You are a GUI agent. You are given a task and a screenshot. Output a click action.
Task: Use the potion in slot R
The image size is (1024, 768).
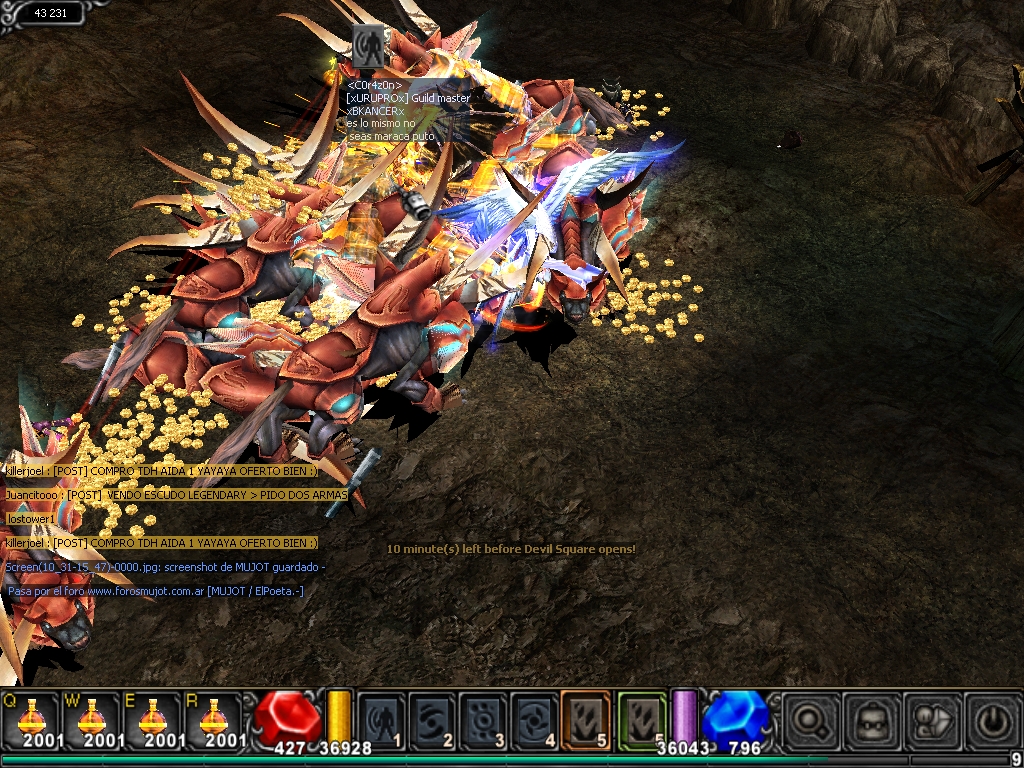(x=212, y=718)
